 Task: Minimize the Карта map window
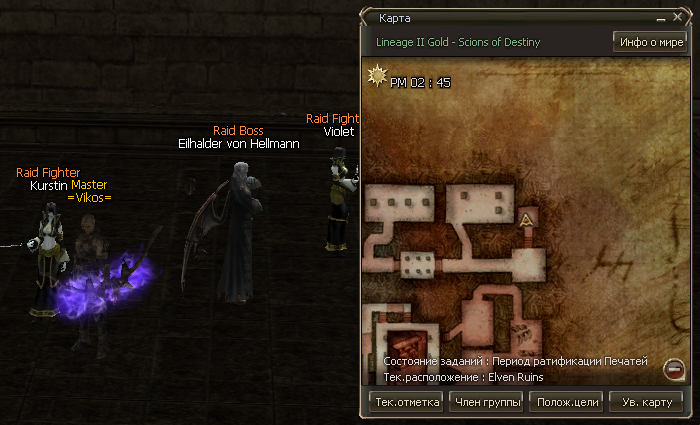pyautogui.click(x=660, y=18)
